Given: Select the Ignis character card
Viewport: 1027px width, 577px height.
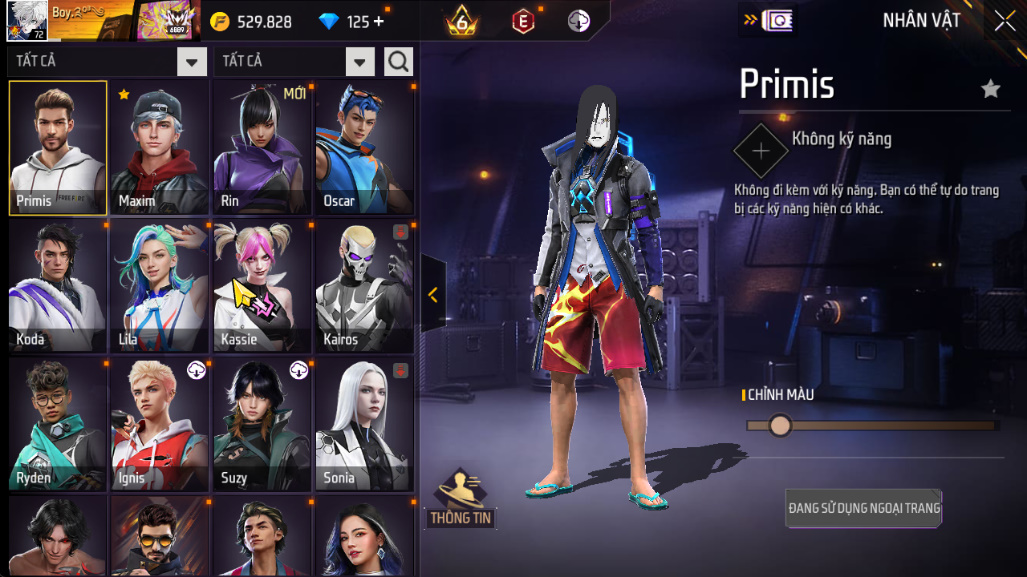Looking at the screenshot, I should 160,425.
